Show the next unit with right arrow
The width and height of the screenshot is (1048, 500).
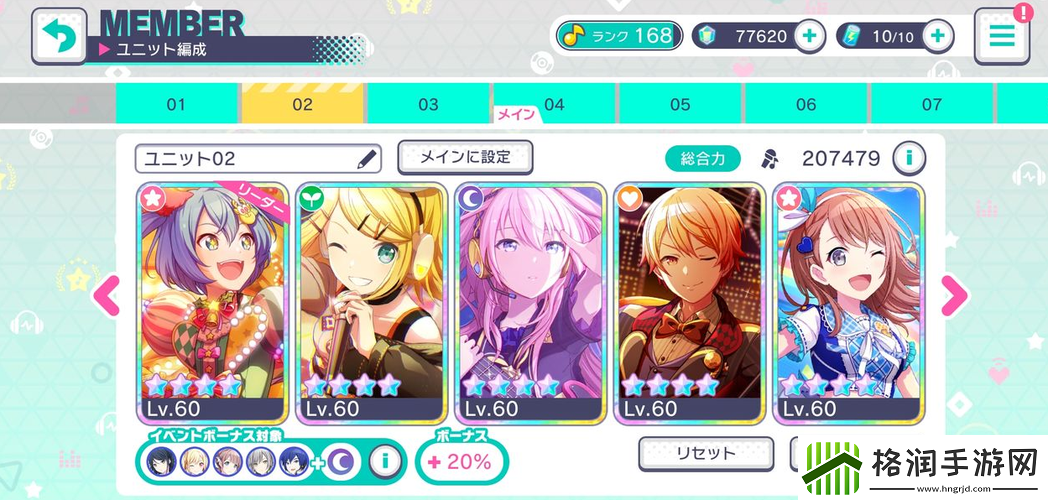click(955, 294)
